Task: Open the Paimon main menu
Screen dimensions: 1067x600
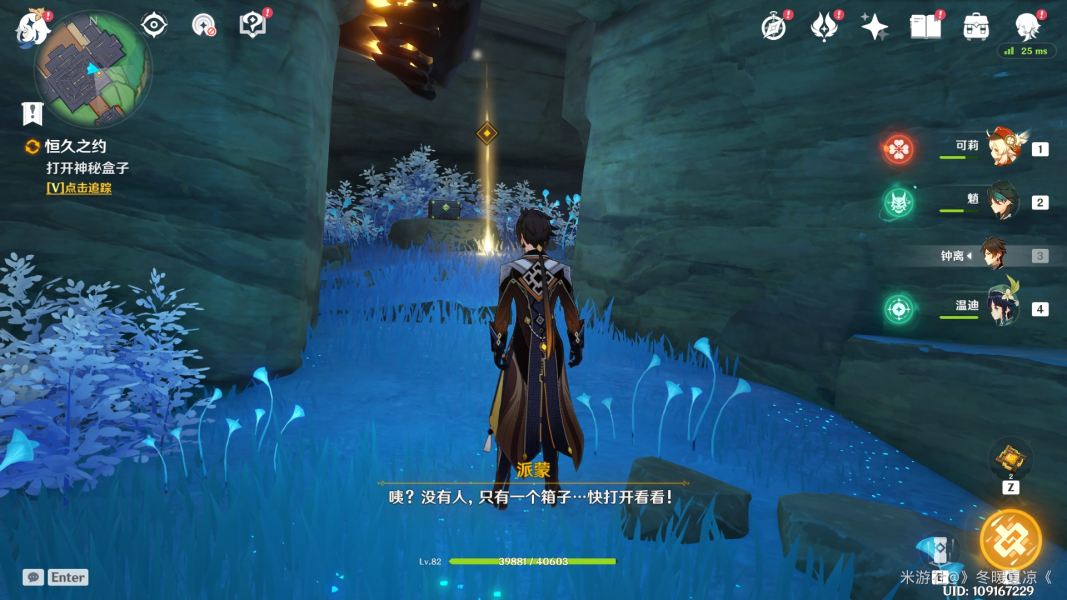Action: (x=32, y=27)
